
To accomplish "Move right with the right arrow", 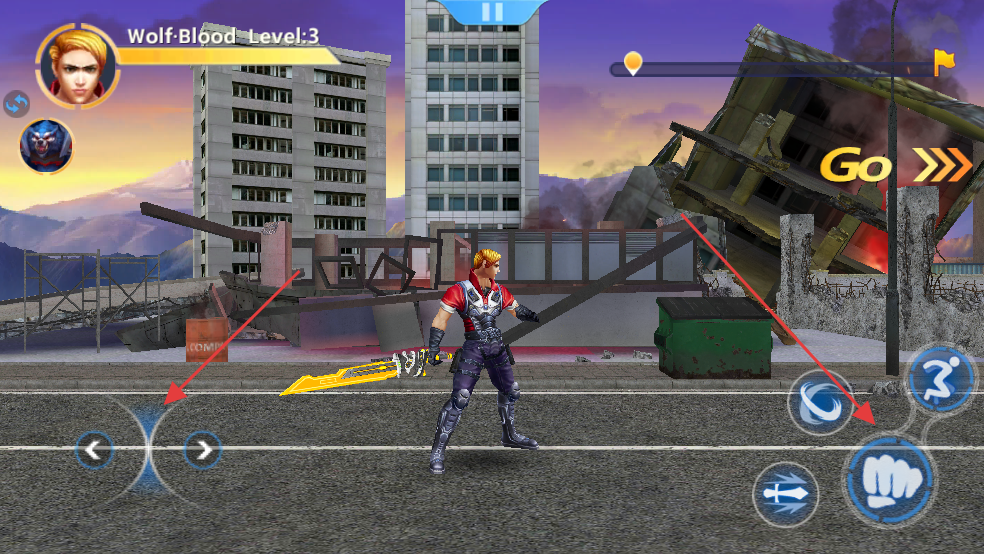I will pyautogui.click(x=203, y=451).
